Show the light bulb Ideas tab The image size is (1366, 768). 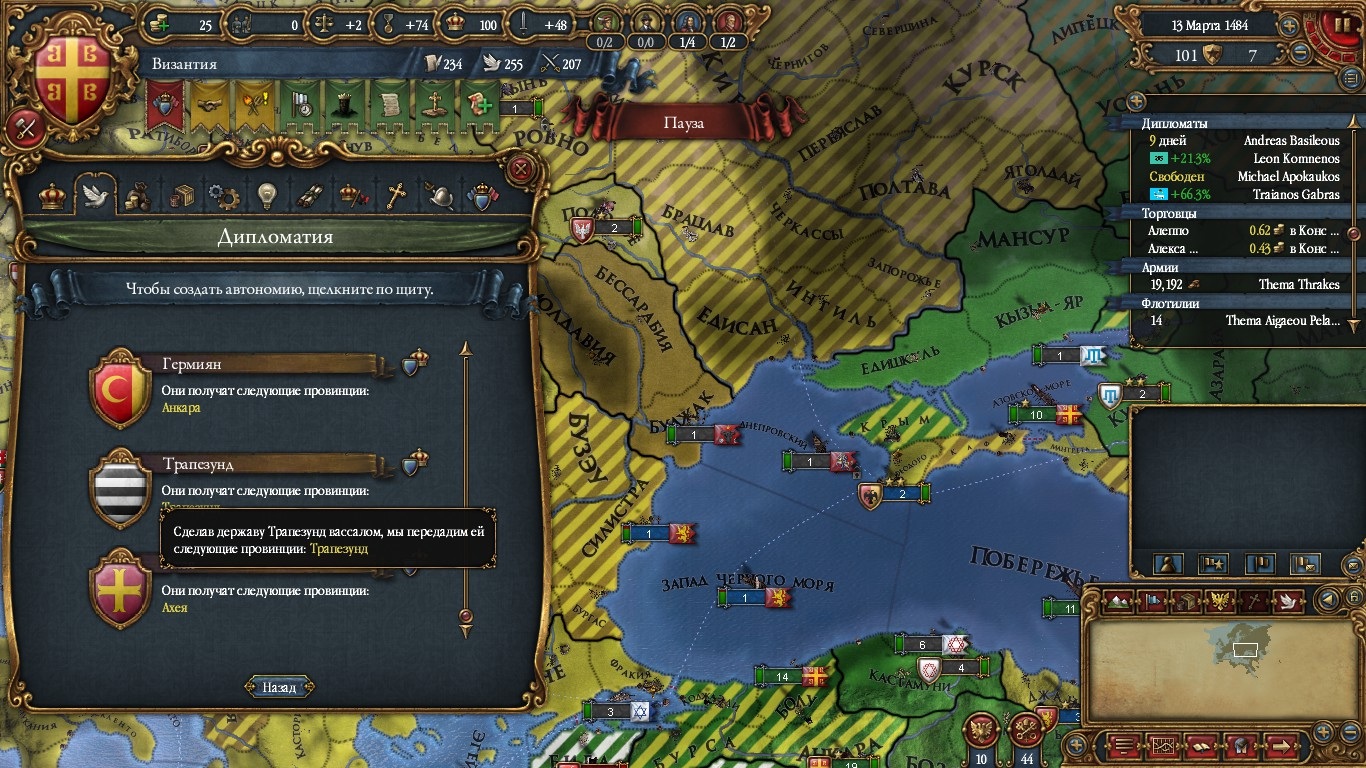click(265, 196)
